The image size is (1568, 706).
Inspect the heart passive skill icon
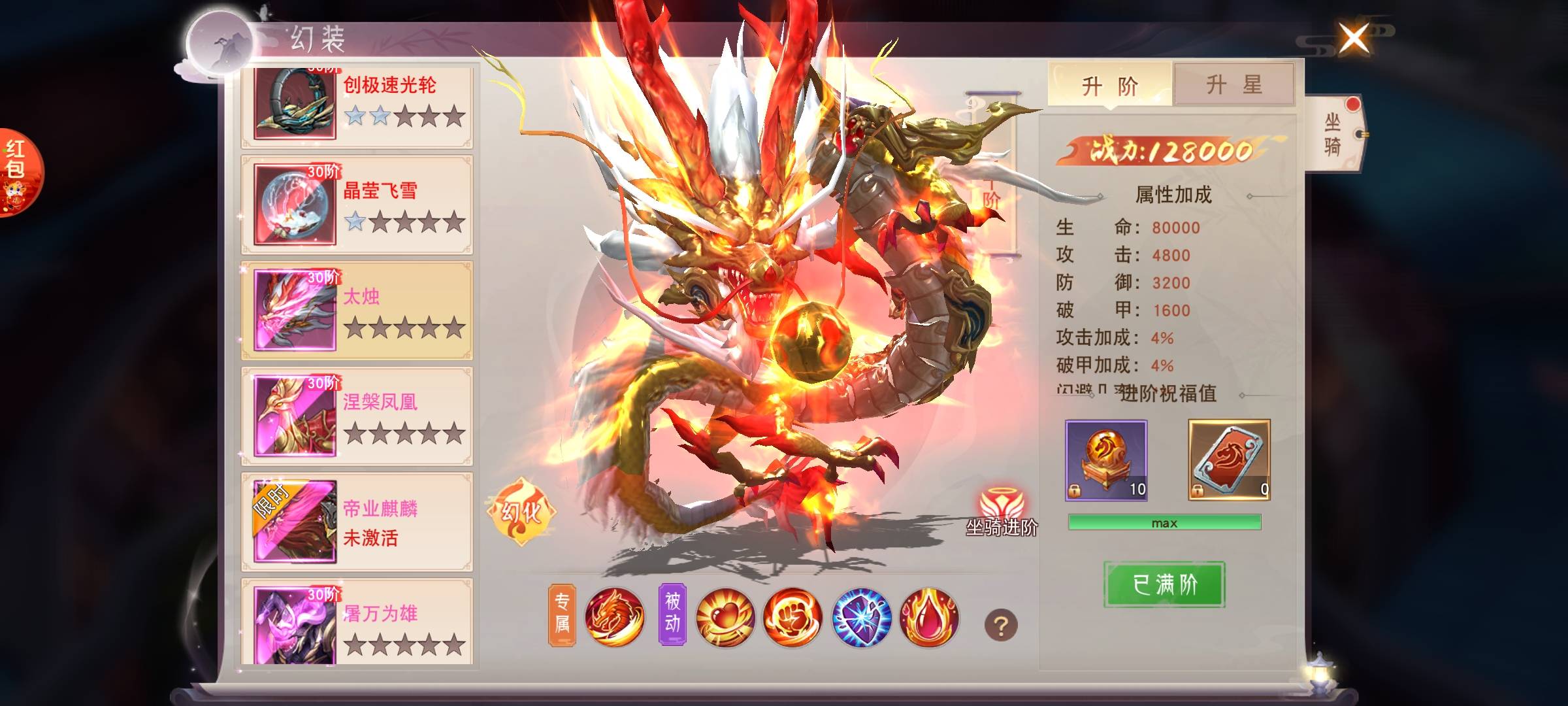pos(725,618)
